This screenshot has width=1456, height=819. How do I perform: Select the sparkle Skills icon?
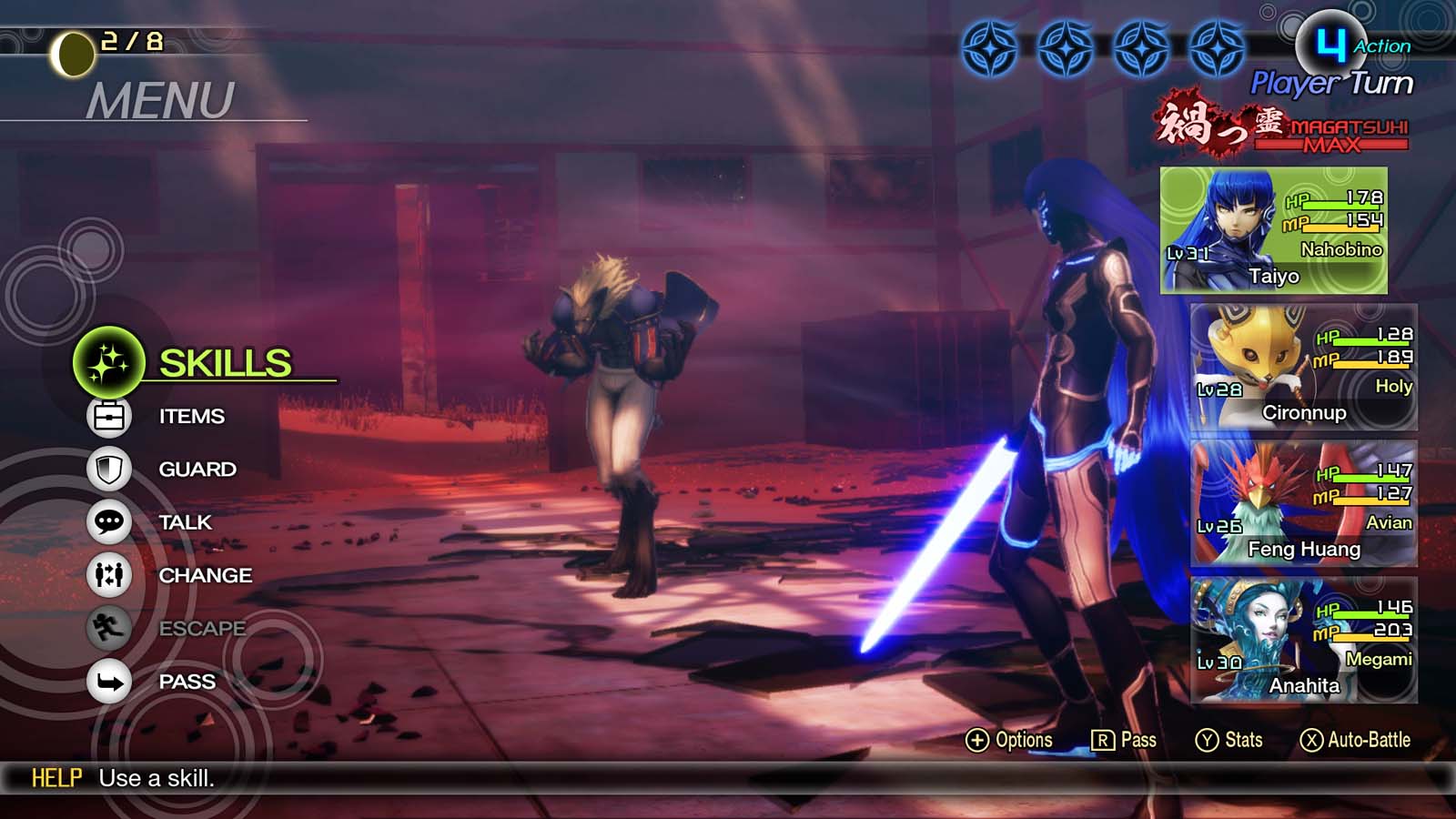109,361
